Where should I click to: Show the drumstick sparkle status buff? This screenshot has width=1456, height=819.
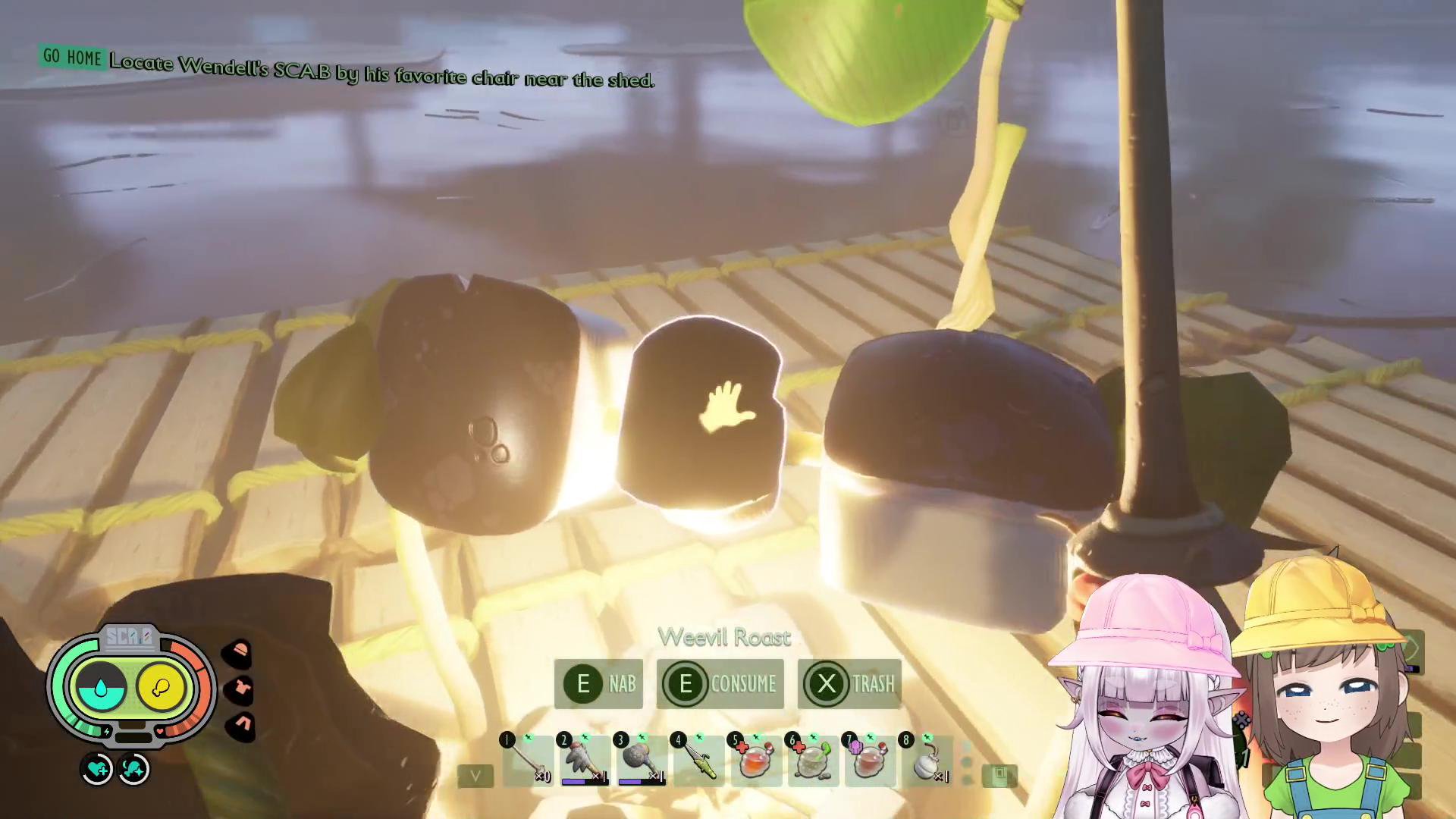(x=134, y=770)
